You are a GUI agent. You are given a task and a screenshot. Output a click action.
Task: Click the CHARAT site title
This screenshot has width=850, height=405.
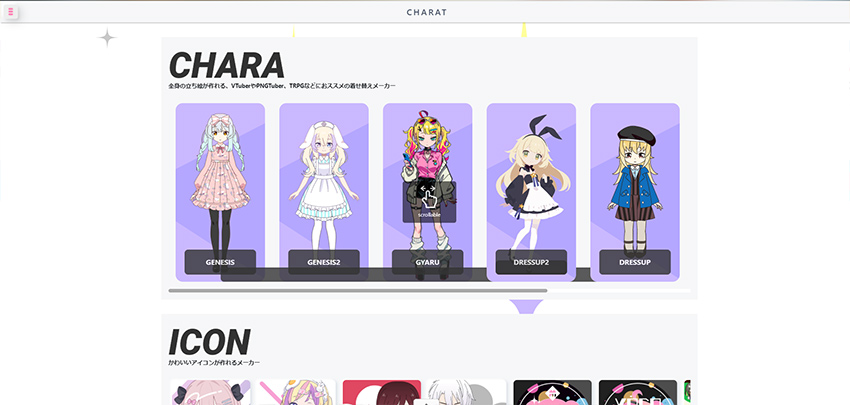(427, 12)
